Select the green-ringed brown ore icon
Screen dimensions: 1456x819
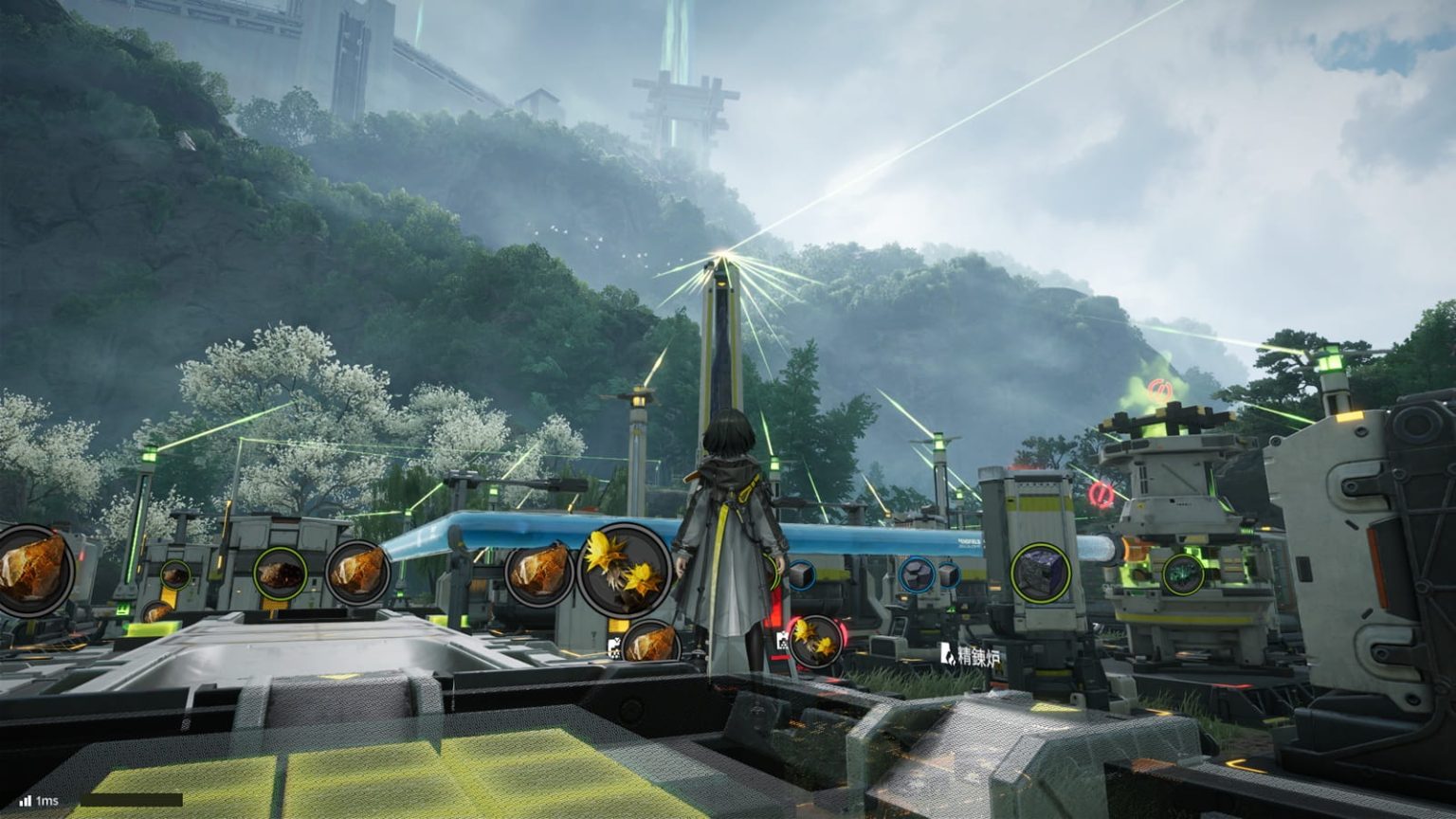point(280,573)
